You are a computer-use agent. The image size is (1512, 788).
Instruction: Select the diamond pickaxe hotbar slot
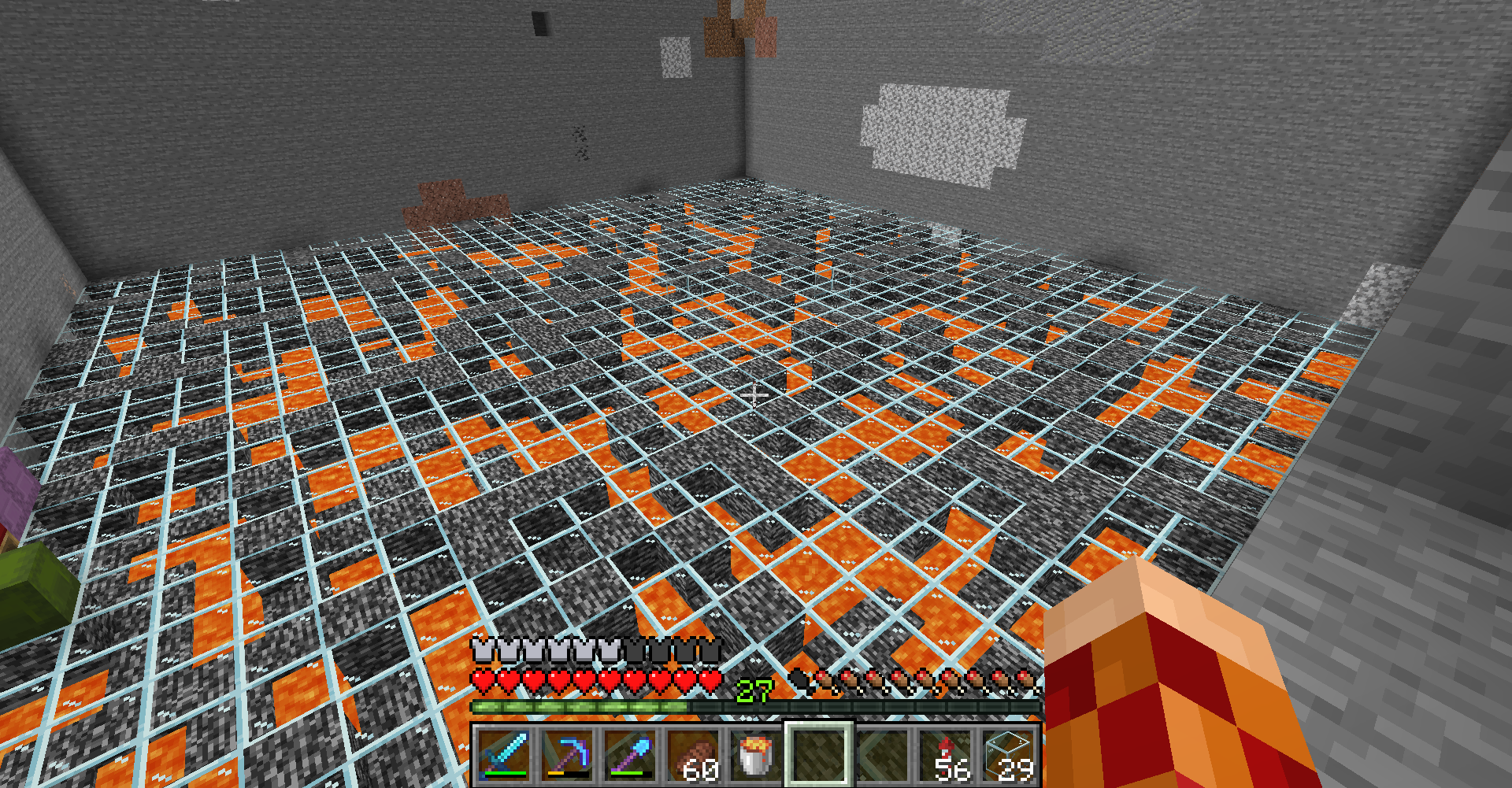coord(567,755)
